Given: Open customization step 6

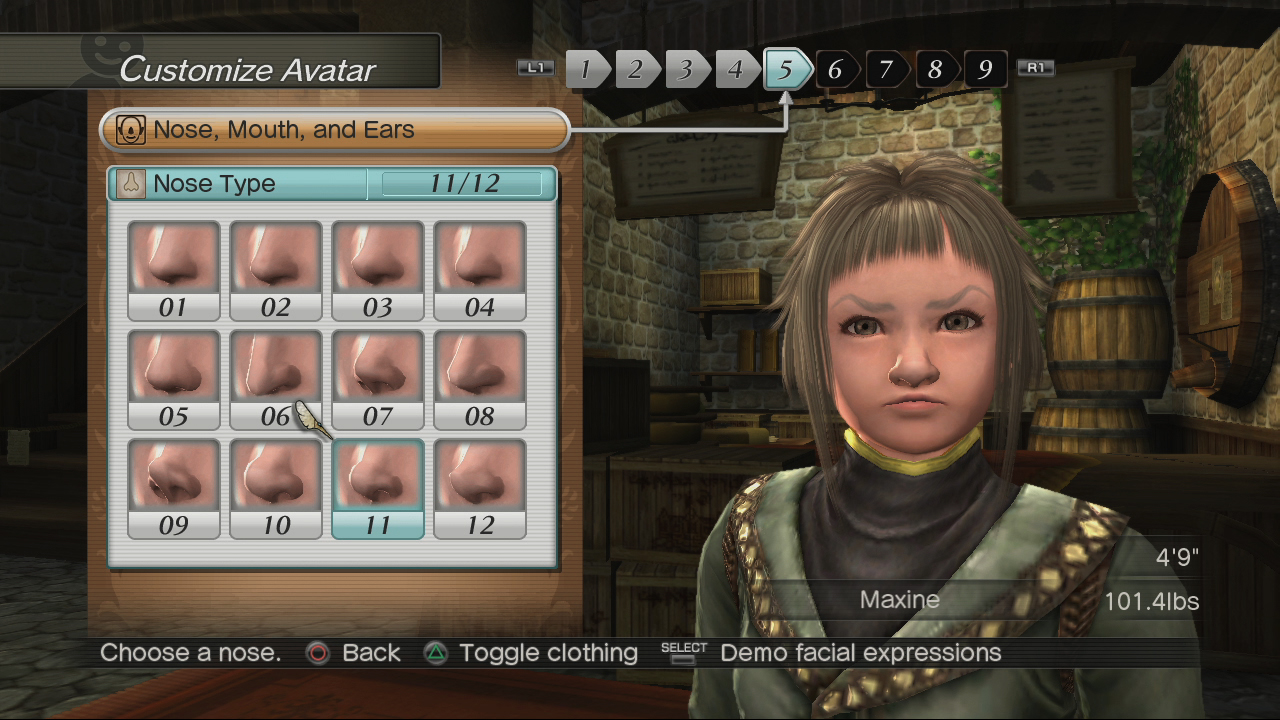Looking at the screenshot, I should pos(836,69).
